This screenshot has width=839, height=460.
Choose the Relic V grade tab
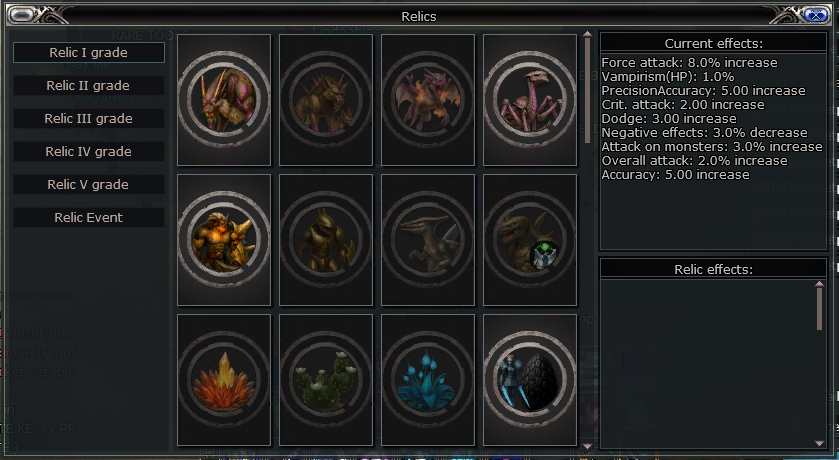click(x=89, y=184)
